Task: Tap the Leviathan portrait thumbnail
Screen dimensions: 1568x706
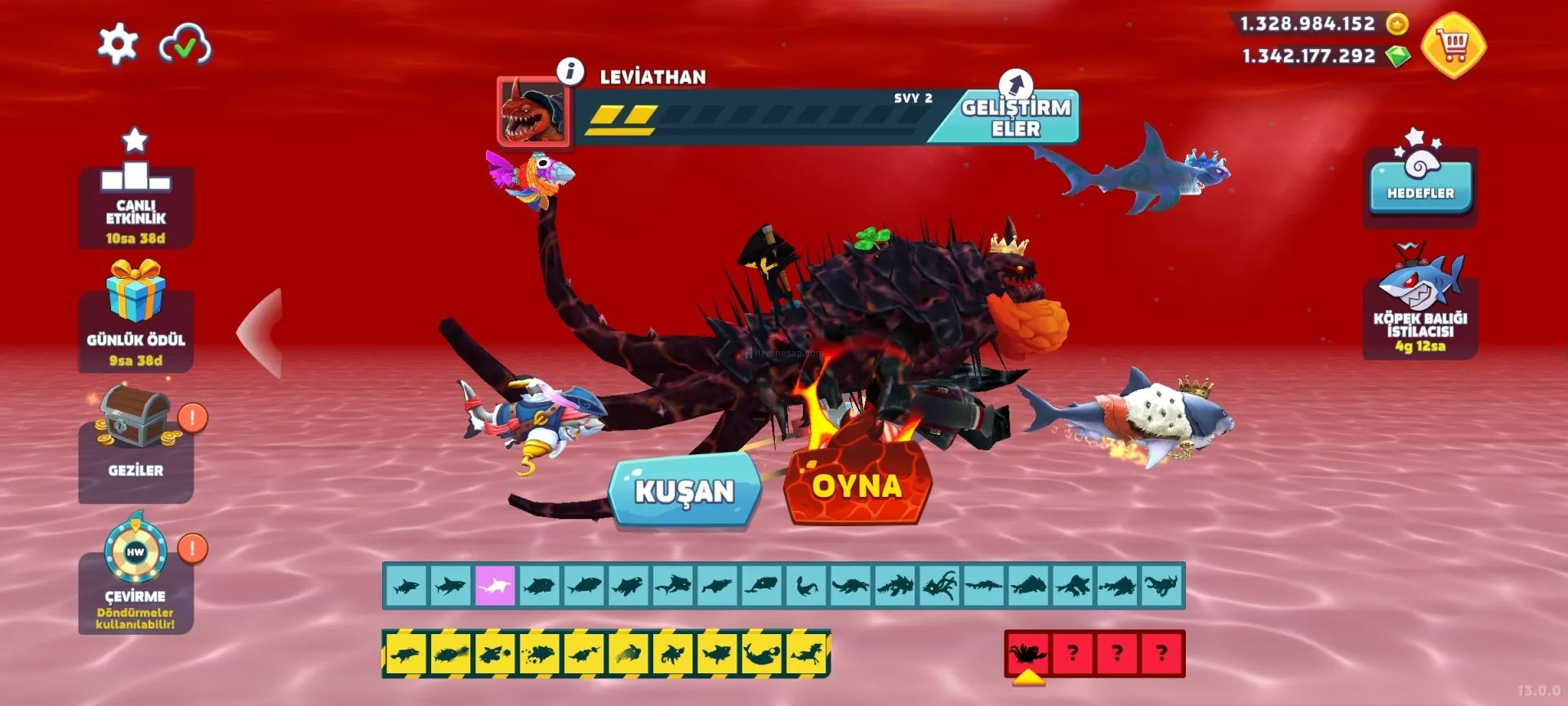Action: point(534,112)
